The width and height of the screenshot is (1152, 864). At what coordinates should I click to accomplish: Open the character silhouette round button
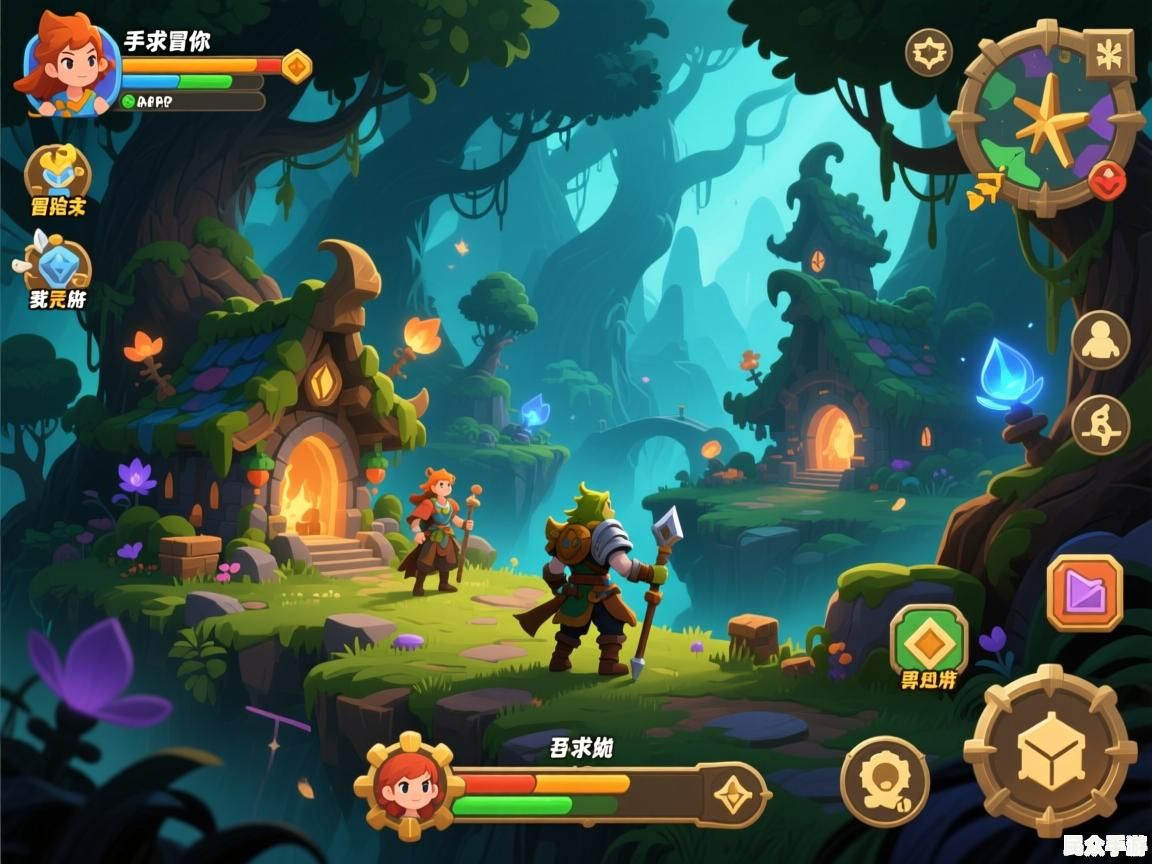point(1100,340)
